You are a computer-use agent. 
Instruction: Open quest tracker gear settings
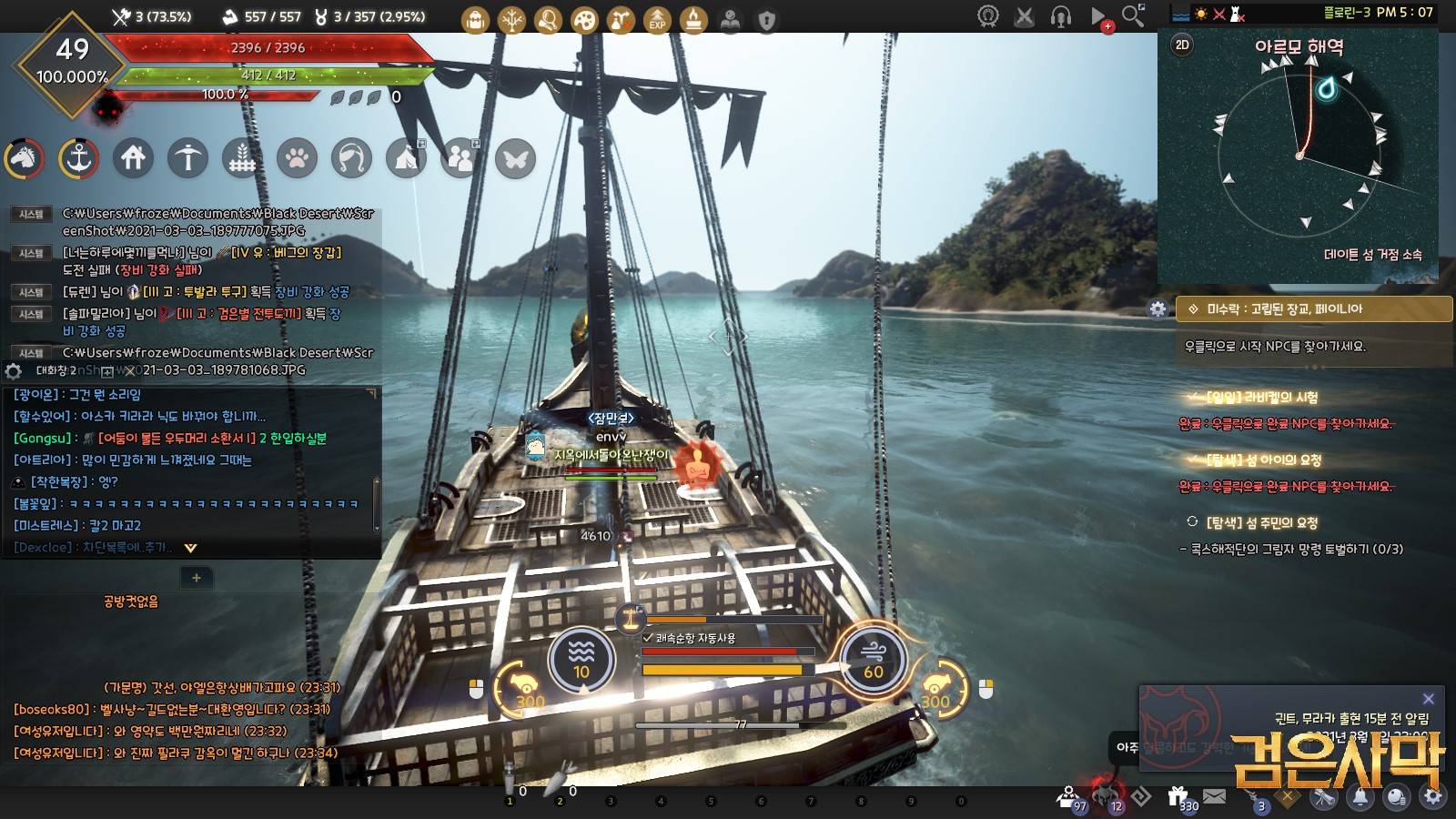click(x=1158, y=308)
